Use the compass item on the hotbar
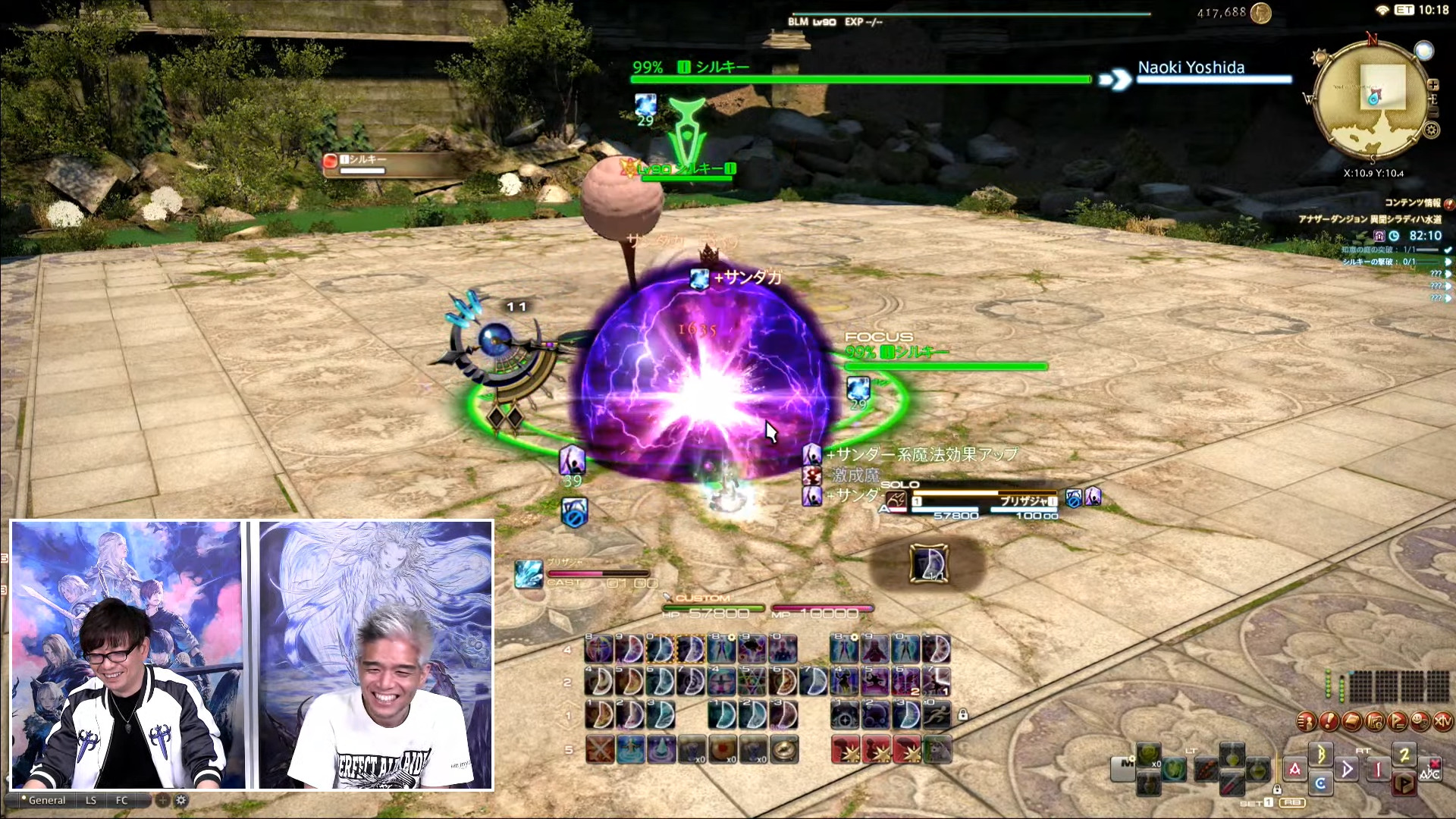The image size is (1456, 819). pos(785,749)
